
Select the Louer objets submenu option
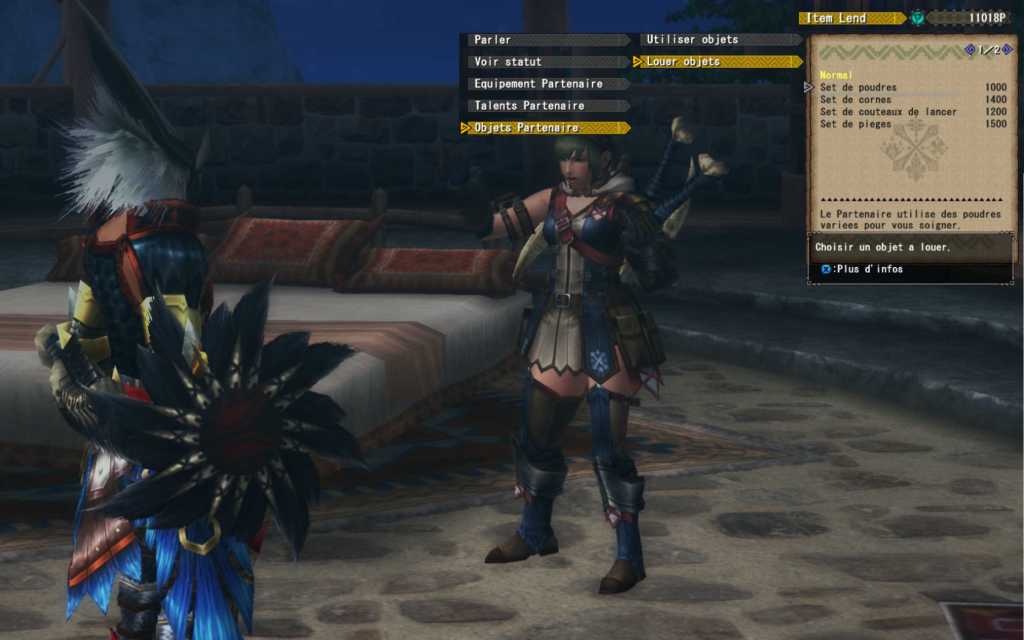(x=718, y=62)
